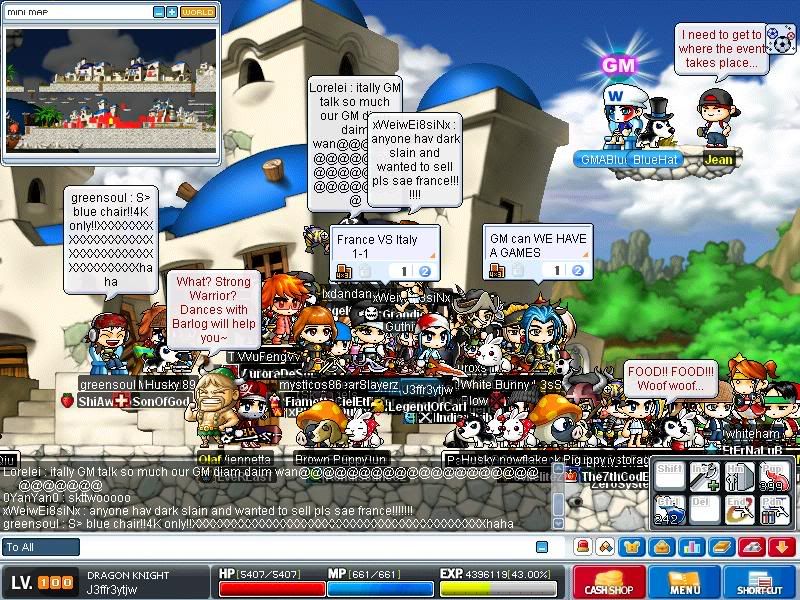Minimize the mini map with the minus button
This screenshot has height=600, width=800.
(159, 12)
